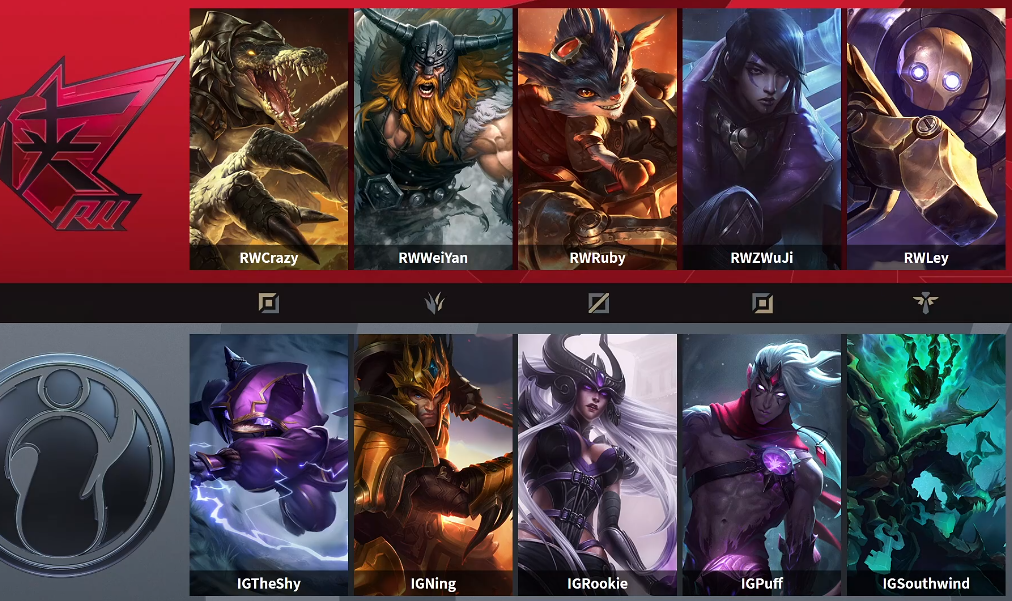This screenshot has width=1012, height=601.
Task: Select the RWZWuJi Aphelios card
Action: pos(762,140)
